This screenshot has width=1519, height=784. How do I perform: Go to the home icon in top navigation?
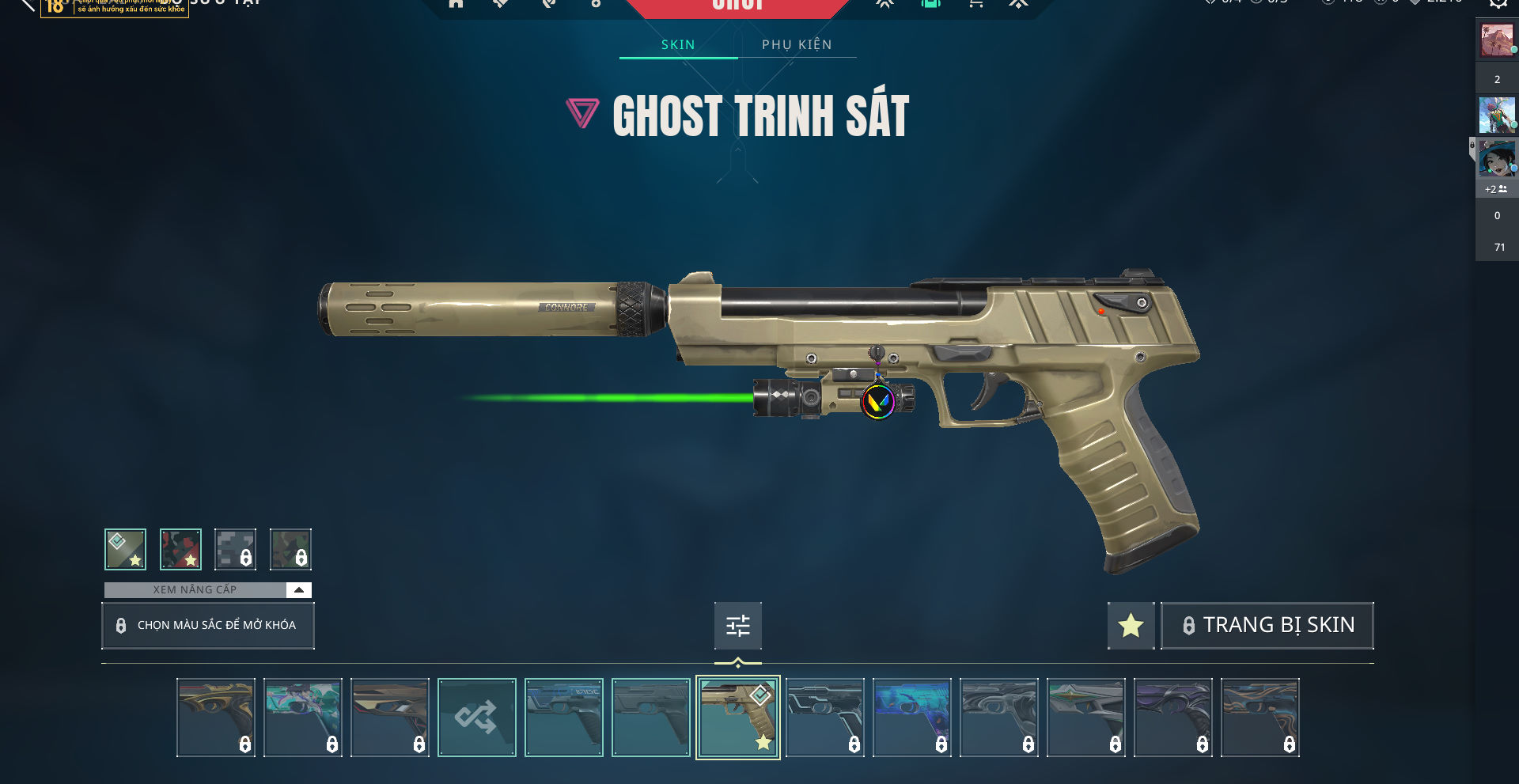(x=456, y=4)
